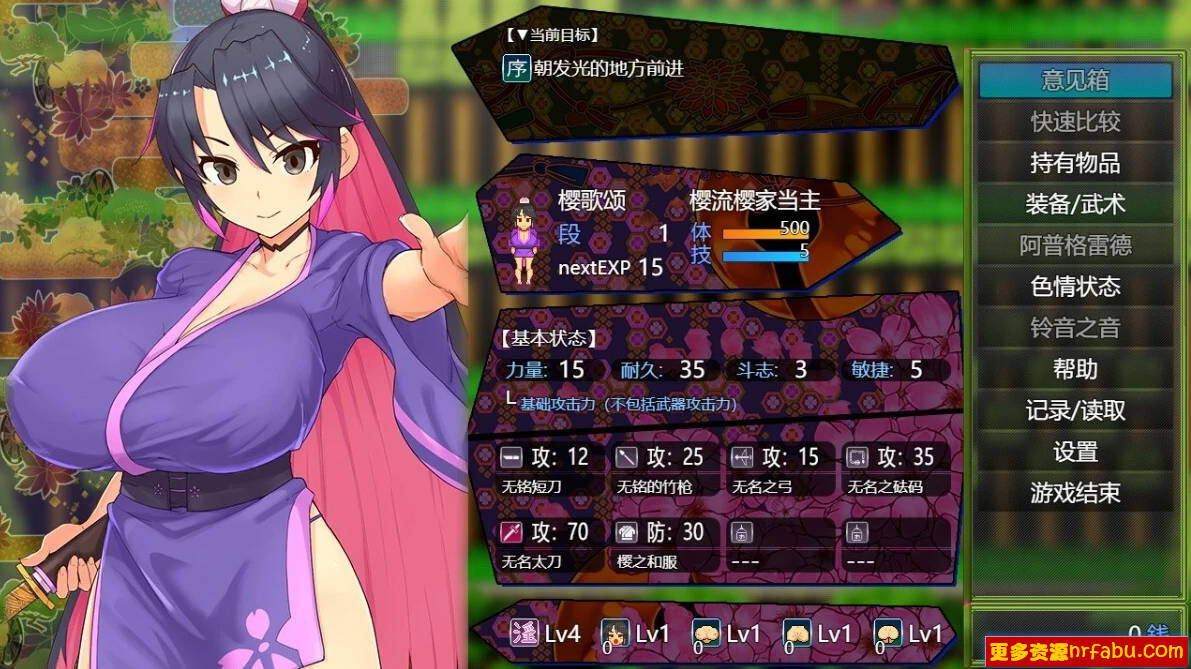Select the 樱之和服 armor slot
The width and height of the screenshot is (1191, 669).
coord(662,545)
